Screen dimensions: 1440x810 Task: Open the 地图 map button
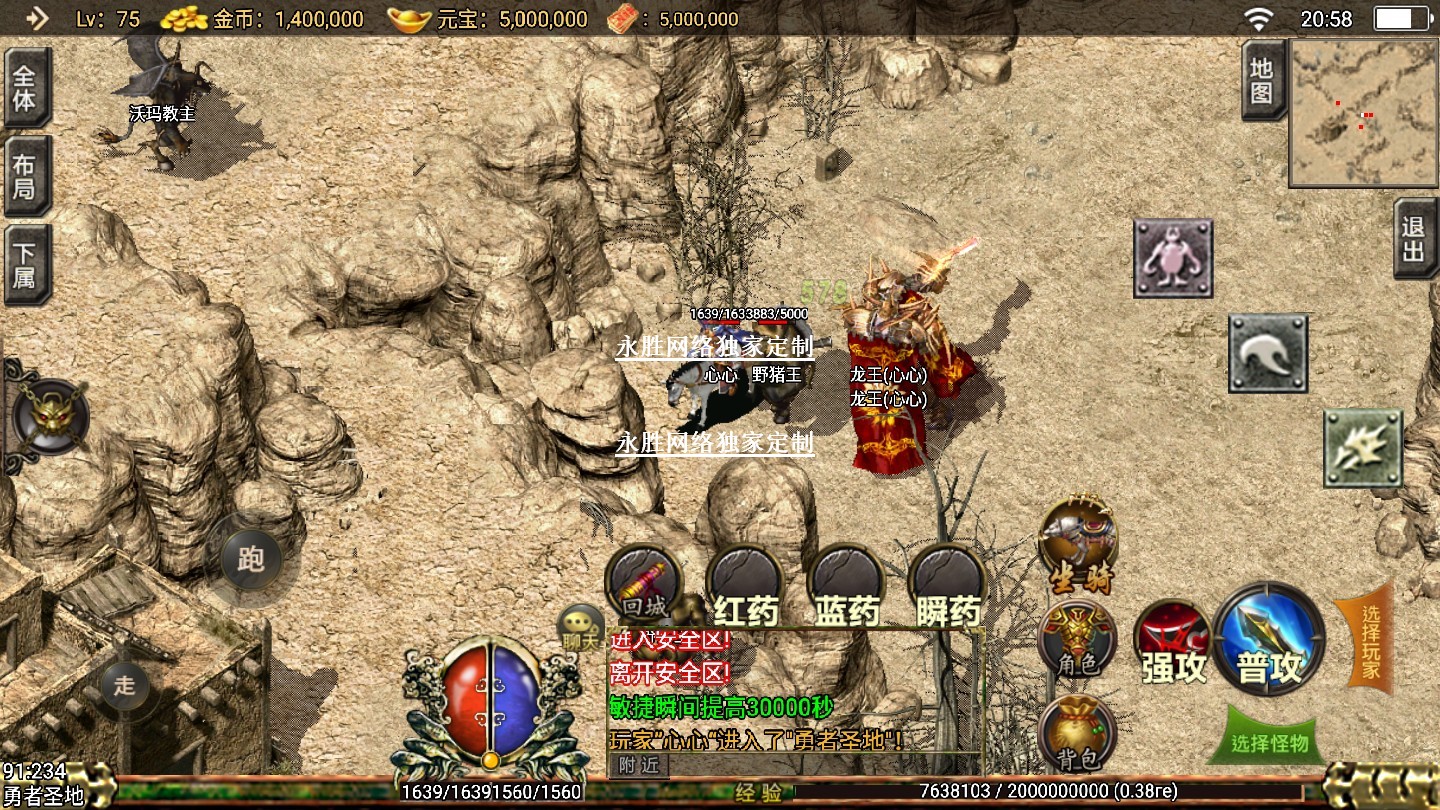click(1262, 81)
